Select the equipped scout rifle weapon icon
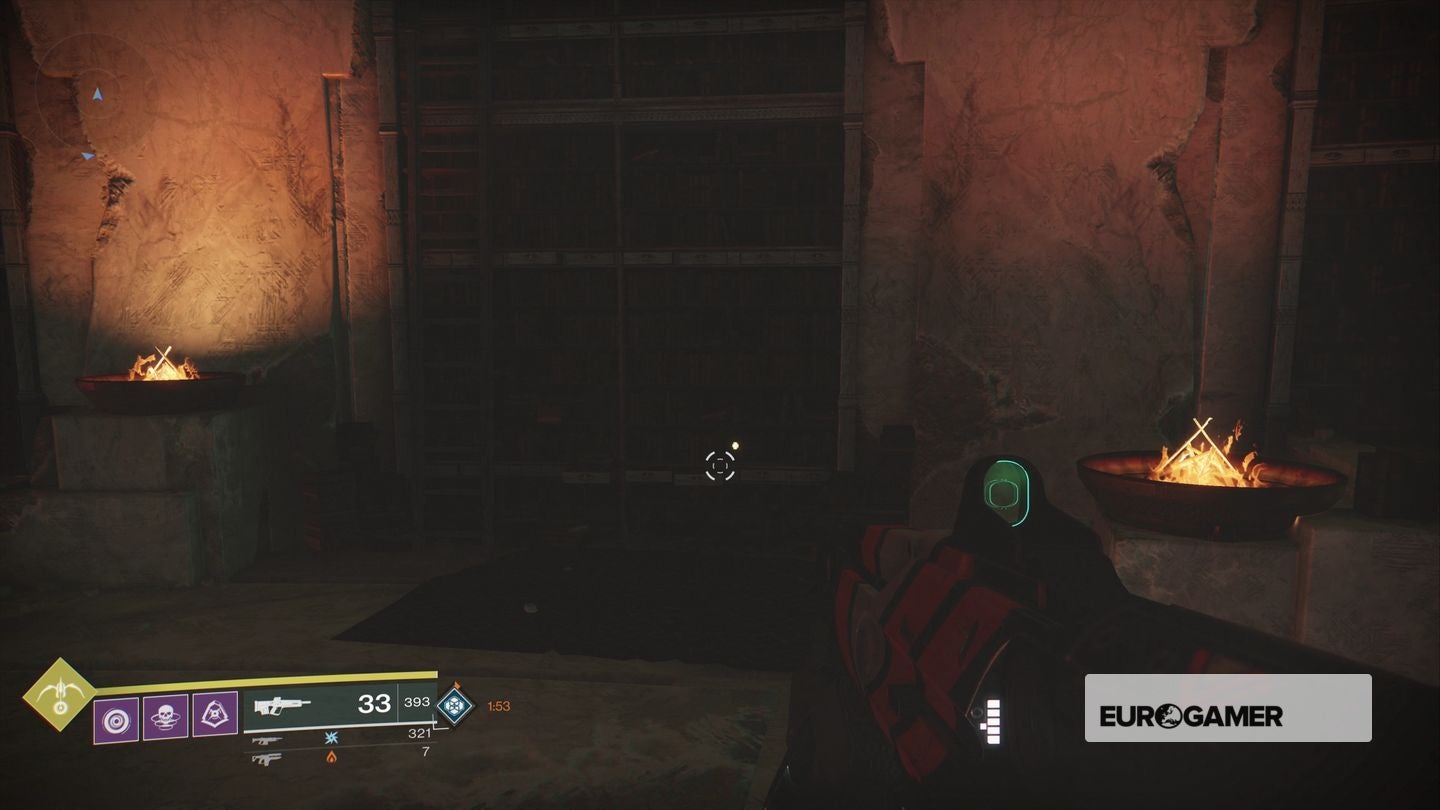 coord(282,705)
